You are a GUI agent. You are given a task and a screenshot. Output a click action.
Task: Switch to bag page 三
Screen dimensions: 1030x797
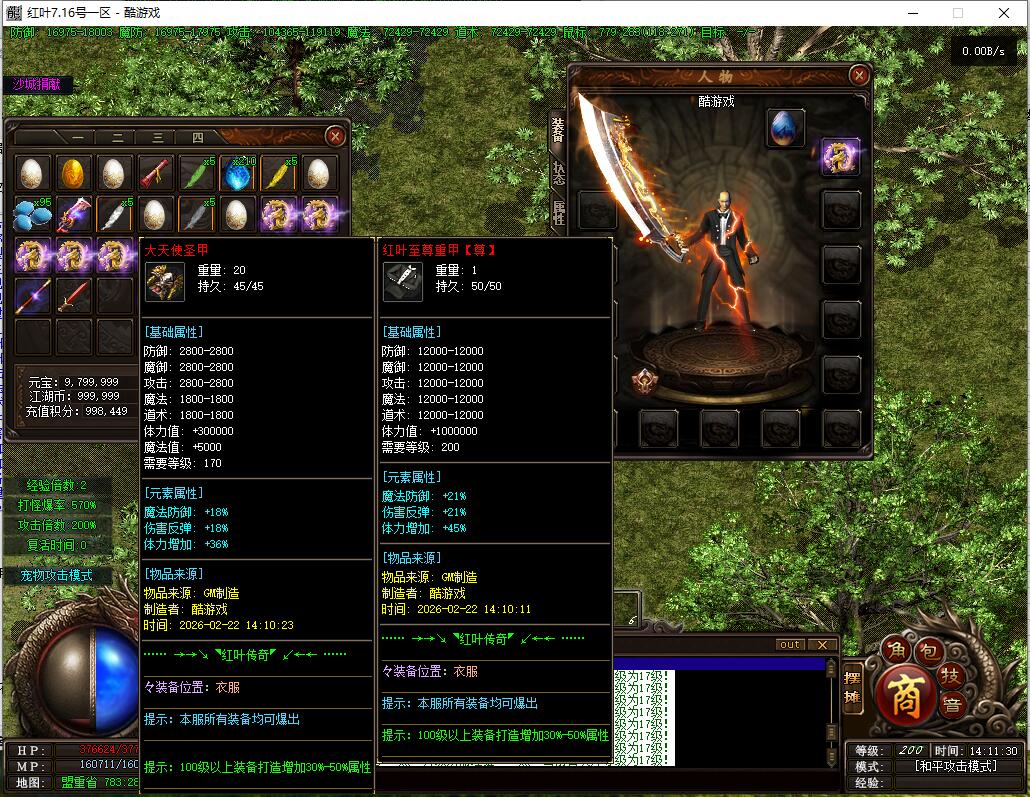(157, 137)
